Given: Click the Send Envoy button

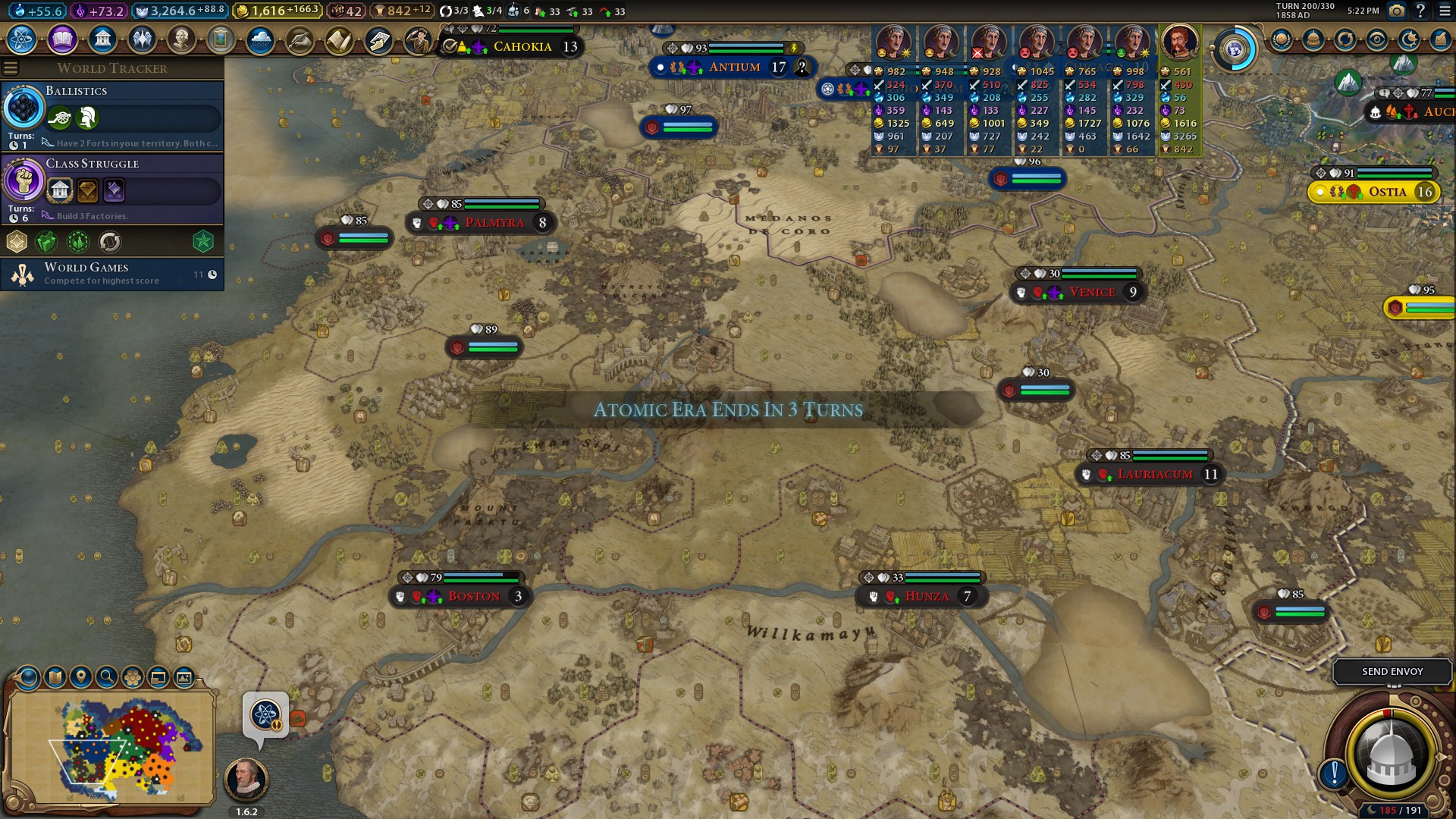Looking at the screenshot, I should point(1392,671).
